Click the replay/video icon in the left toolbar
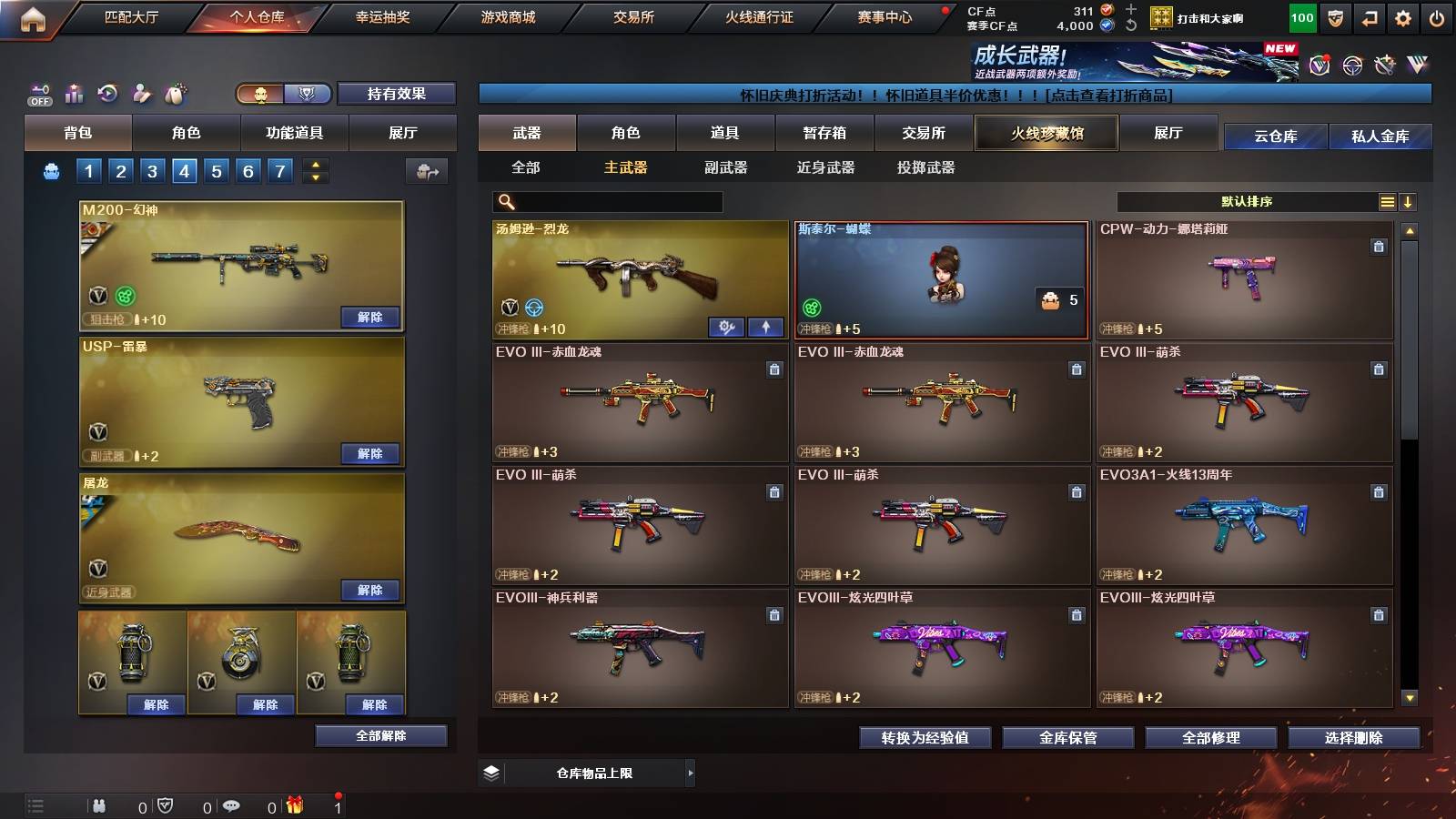Viewport: 1456px width, 819px height. (x=106, y=91)
